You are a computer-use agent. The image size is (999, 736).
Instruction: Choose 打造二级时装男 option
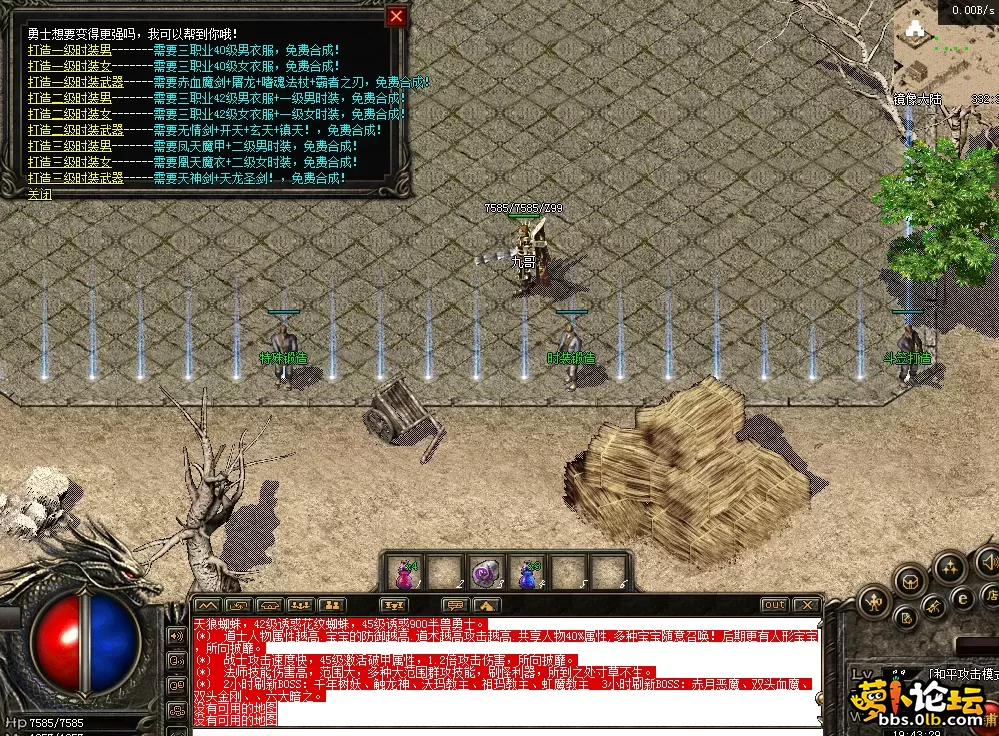tap(70, 98)
